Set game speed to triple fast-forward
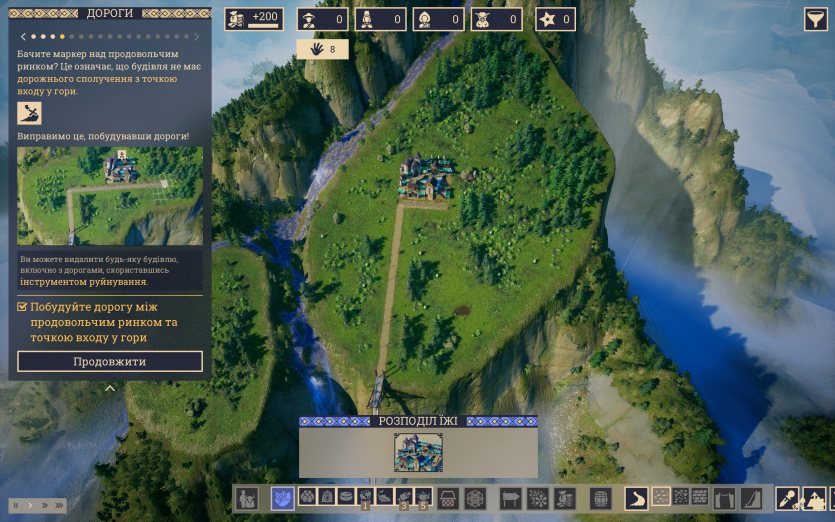This screenshot has height=522, width=835. pos(61,505)
